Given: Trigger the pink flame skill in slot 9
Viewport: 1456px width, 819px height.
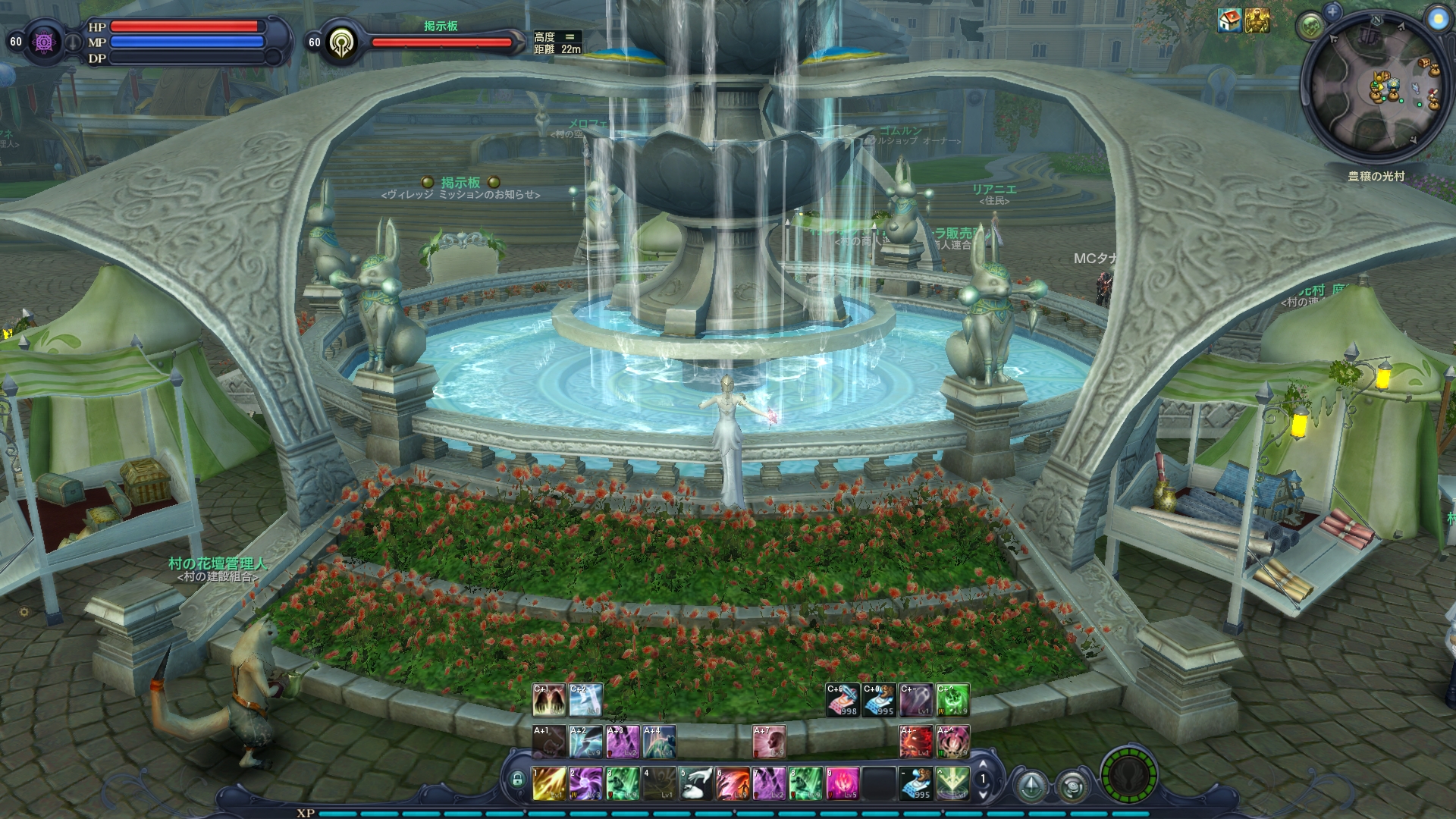Looking at the screenshot, I should pyautogui.click(x=843, y=783).
